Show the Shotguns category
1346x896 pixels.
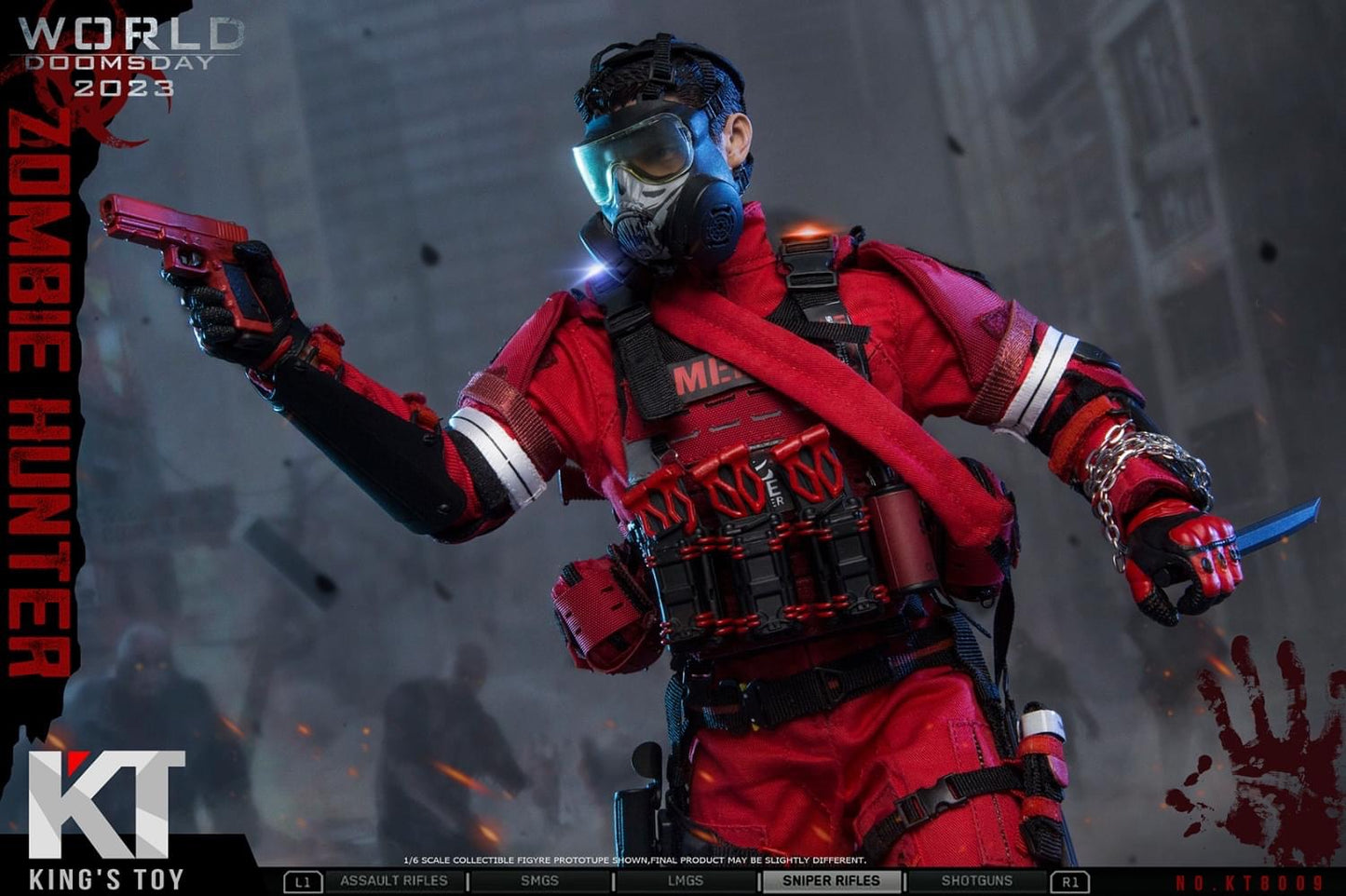point(976,881)
